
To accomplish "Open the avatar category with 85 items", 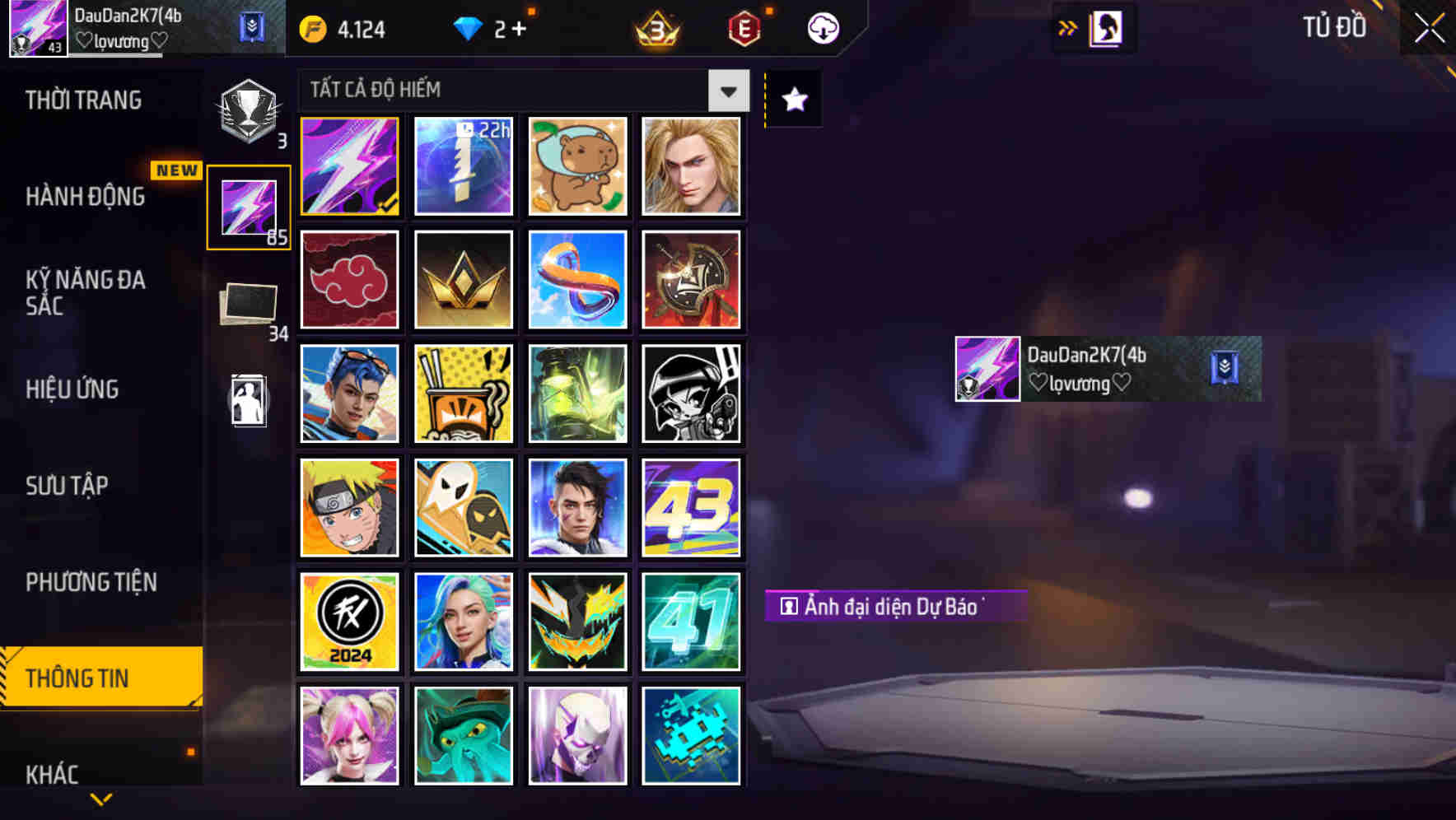I will coord(248,204).
